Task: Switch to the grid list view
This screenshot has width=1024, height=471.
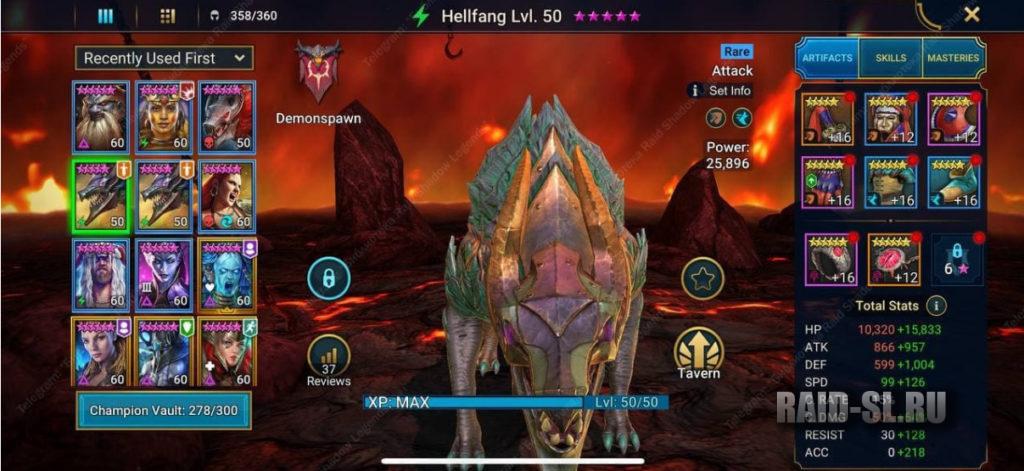Action: point(167,16)
